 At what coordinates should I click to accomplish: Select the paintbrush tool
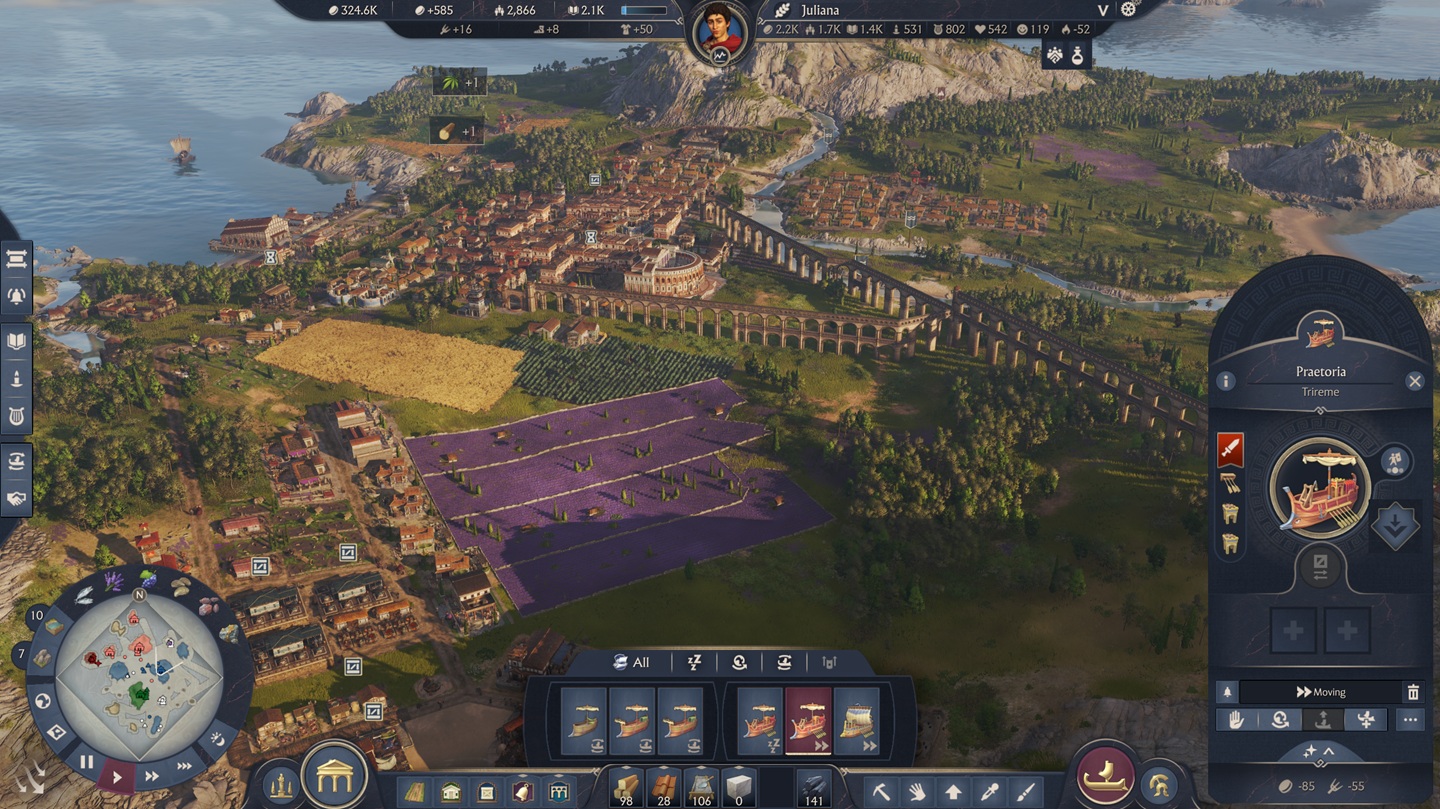(x=1025, y=792)
